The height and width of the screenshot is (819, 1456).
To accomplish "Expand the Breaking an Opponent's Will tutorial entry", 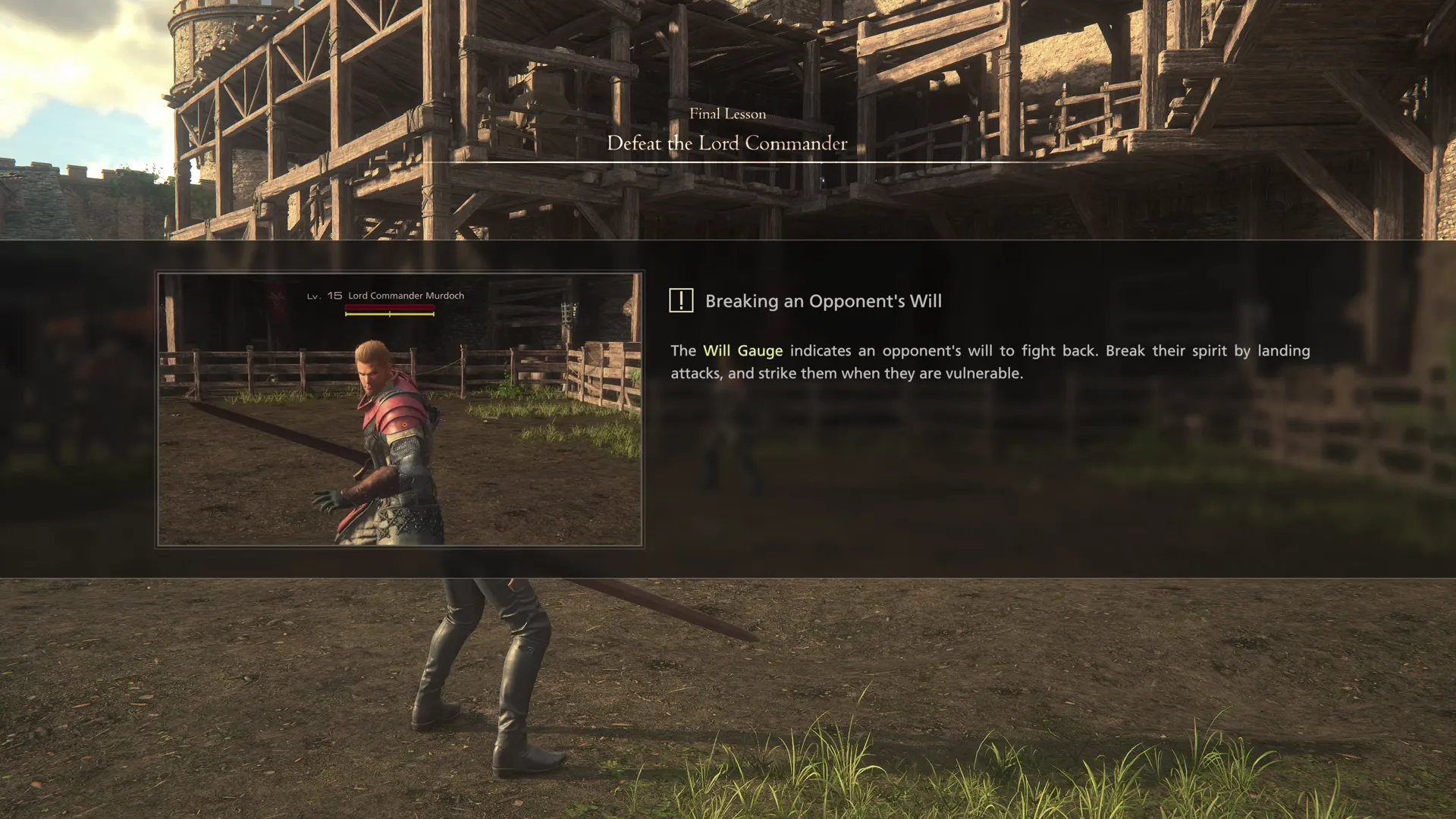I will pos(822,301).
